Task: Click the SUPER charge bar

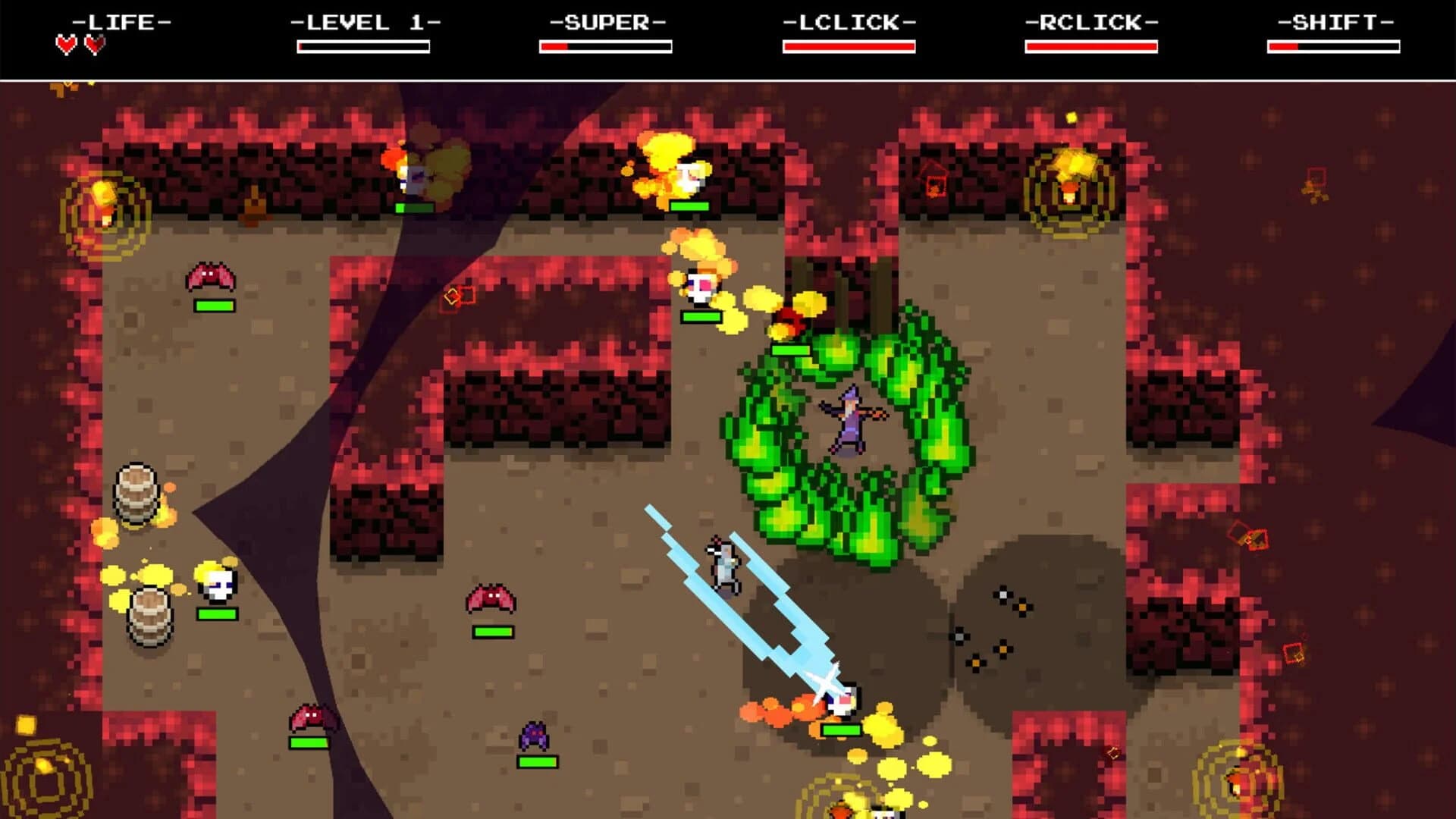Action: (x=607, y=47)
